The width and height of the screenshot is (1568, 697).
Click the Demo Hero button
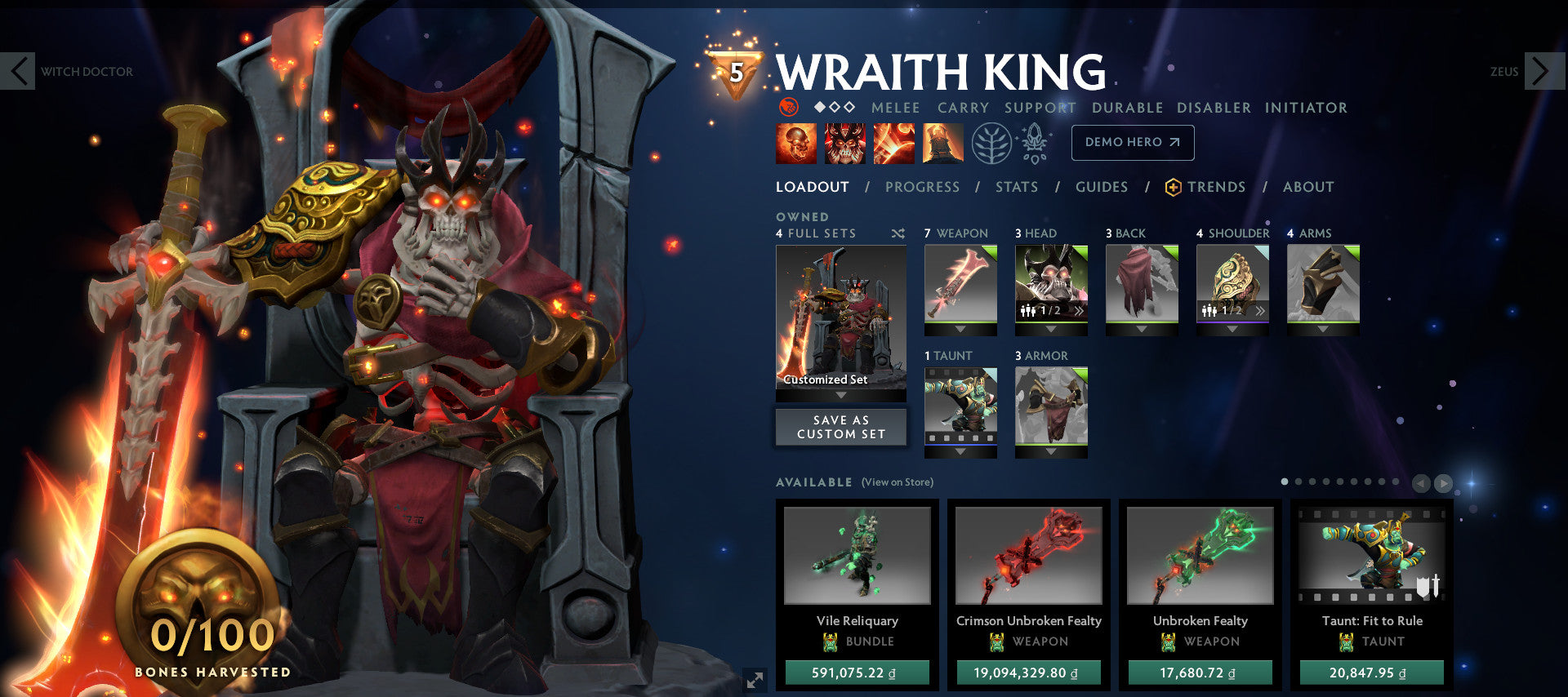point(1132,142)
